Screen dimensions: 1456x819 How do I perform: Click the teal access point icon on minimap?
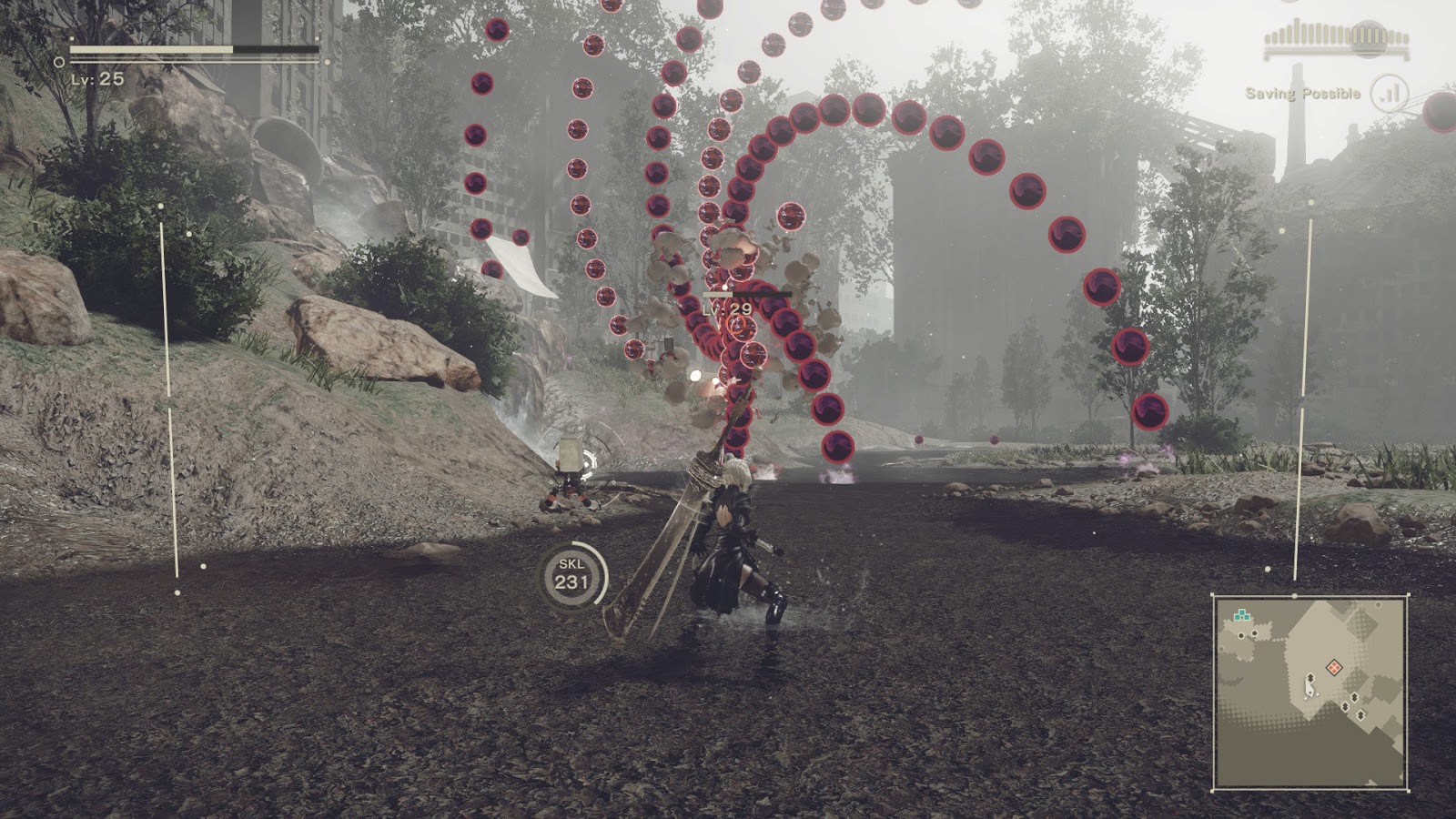[1242, 614]
